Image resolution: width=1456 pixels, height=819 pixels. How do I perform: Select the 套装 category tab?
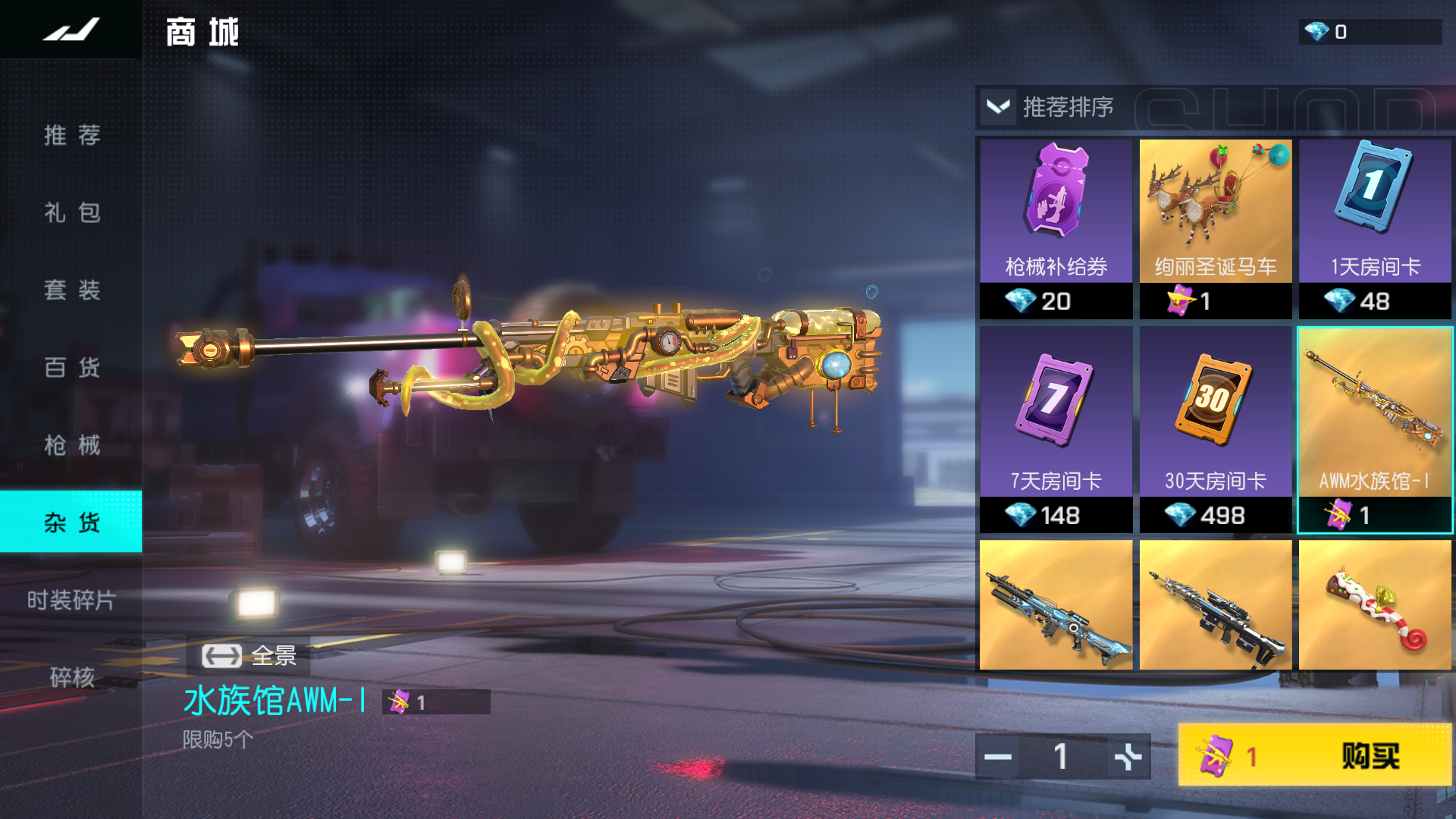71,290
